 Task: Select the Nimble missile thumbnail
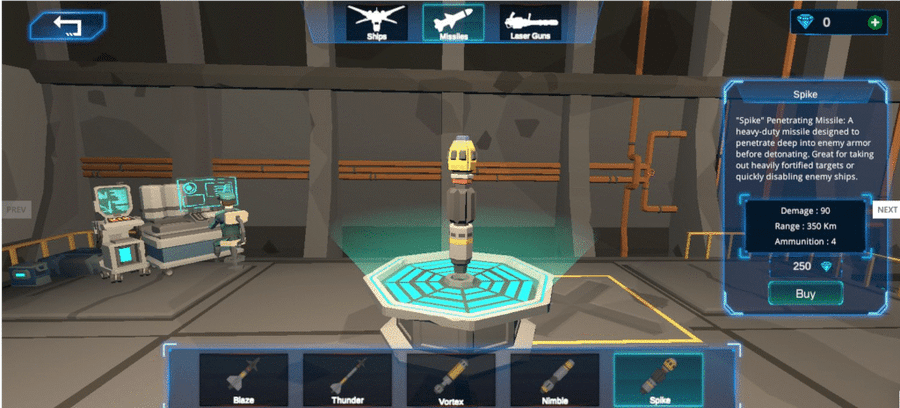coord(555,378)
